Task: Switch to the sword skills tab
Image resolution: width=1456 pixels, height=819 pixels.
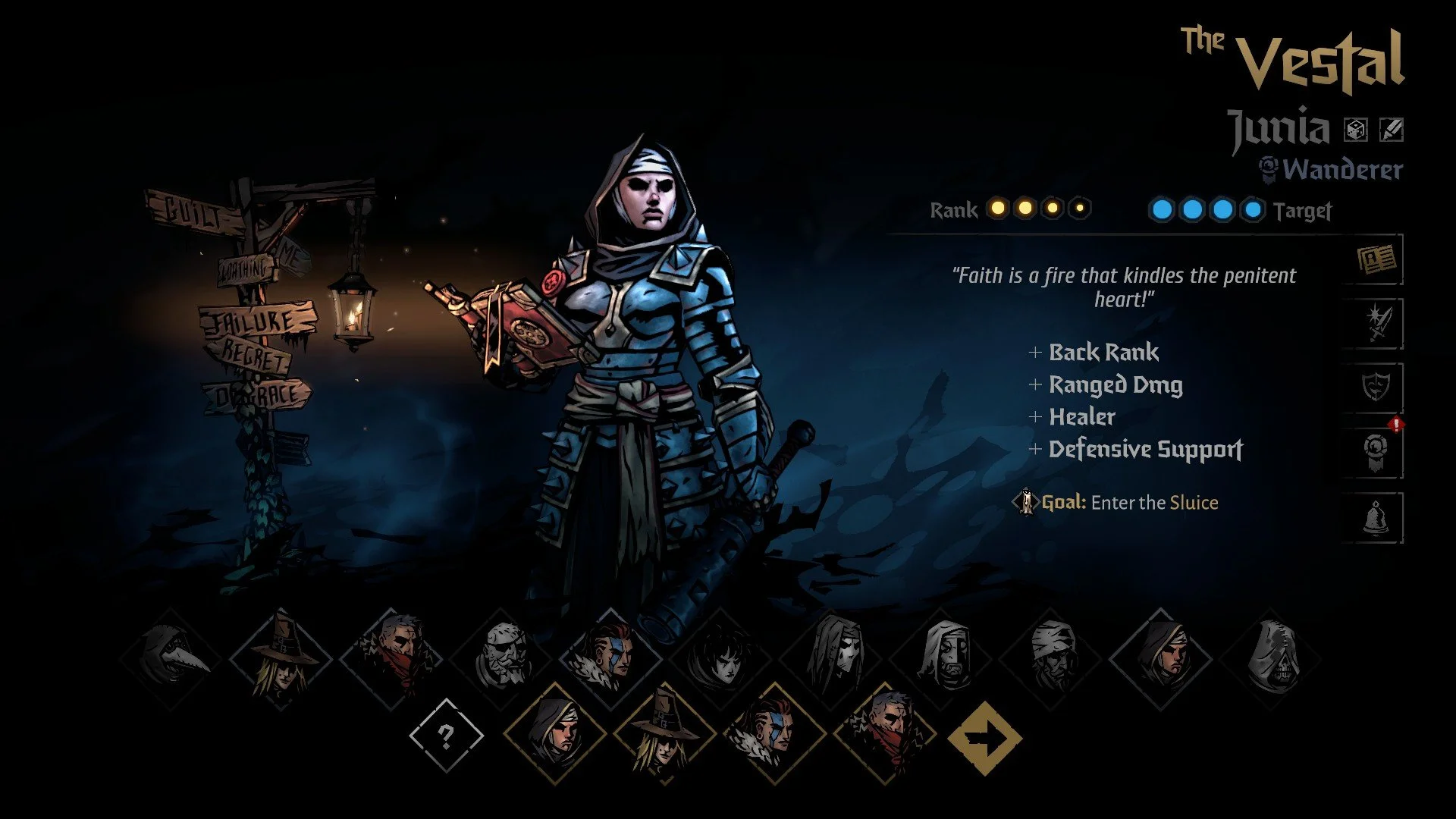Action: click(x=1376, y=325)
